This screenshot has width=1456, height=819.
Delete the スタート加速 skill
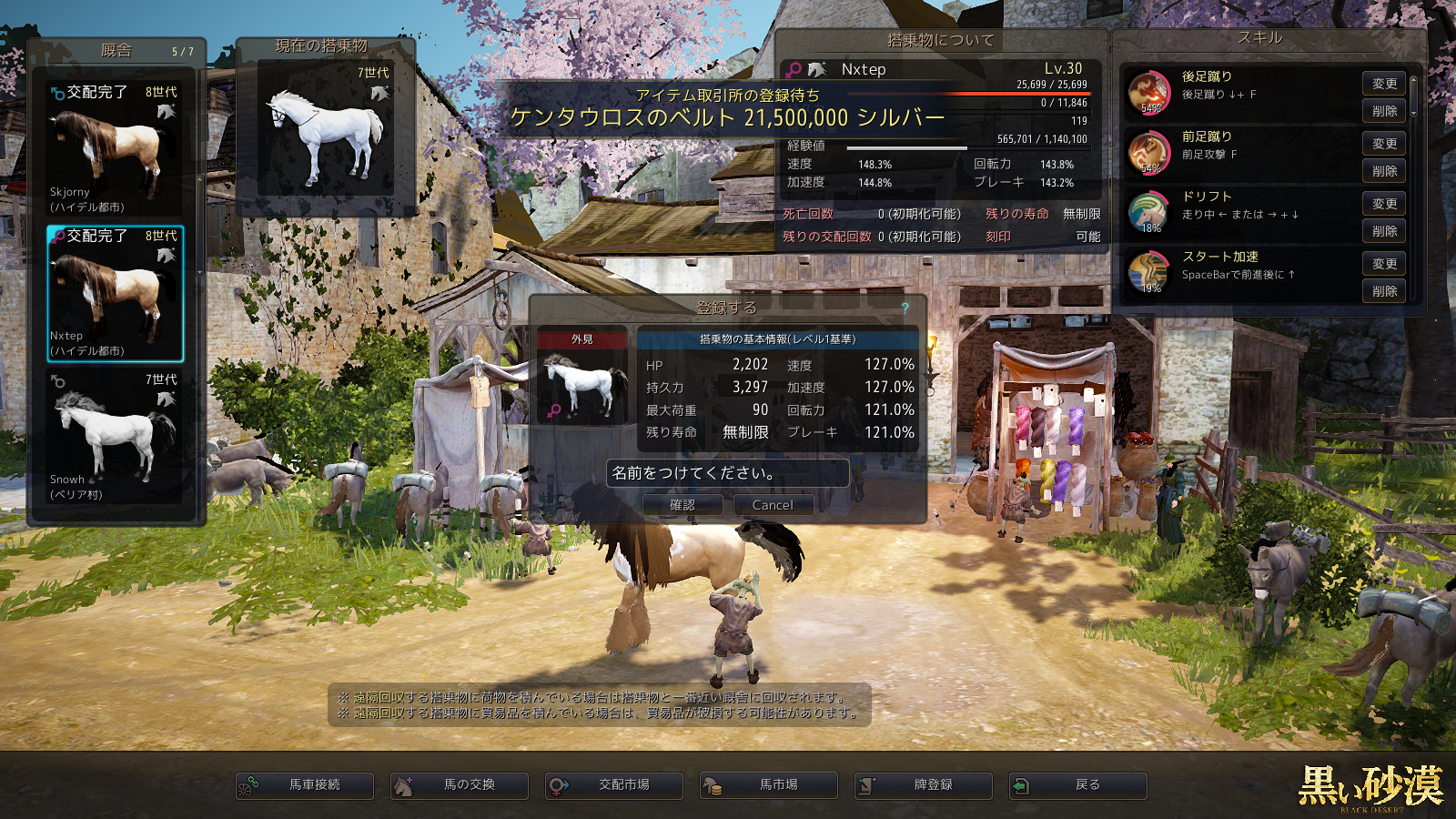click(x=1384, y=291)
